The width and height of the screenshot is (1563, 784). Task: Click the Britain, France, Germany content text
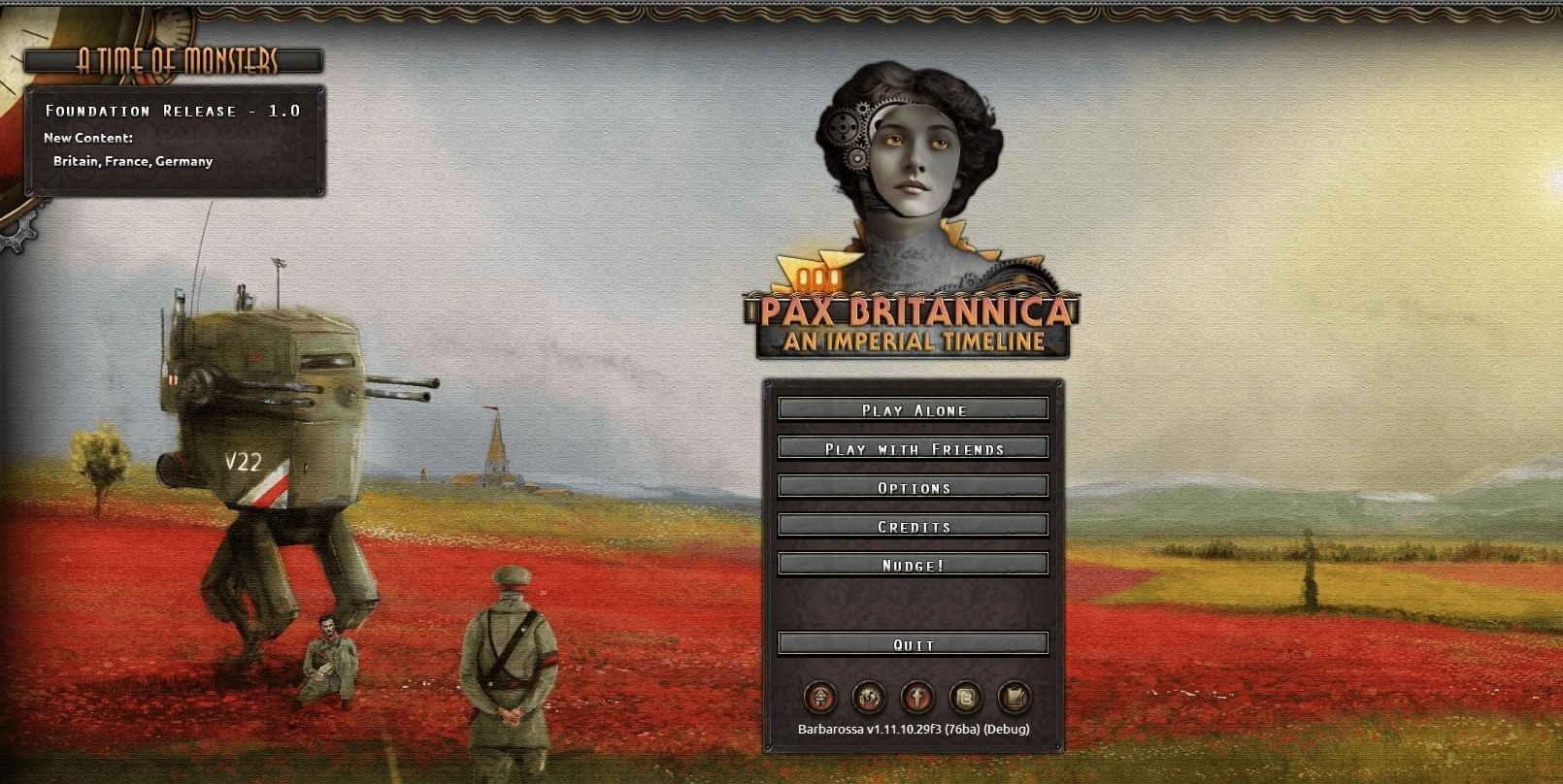134,161
